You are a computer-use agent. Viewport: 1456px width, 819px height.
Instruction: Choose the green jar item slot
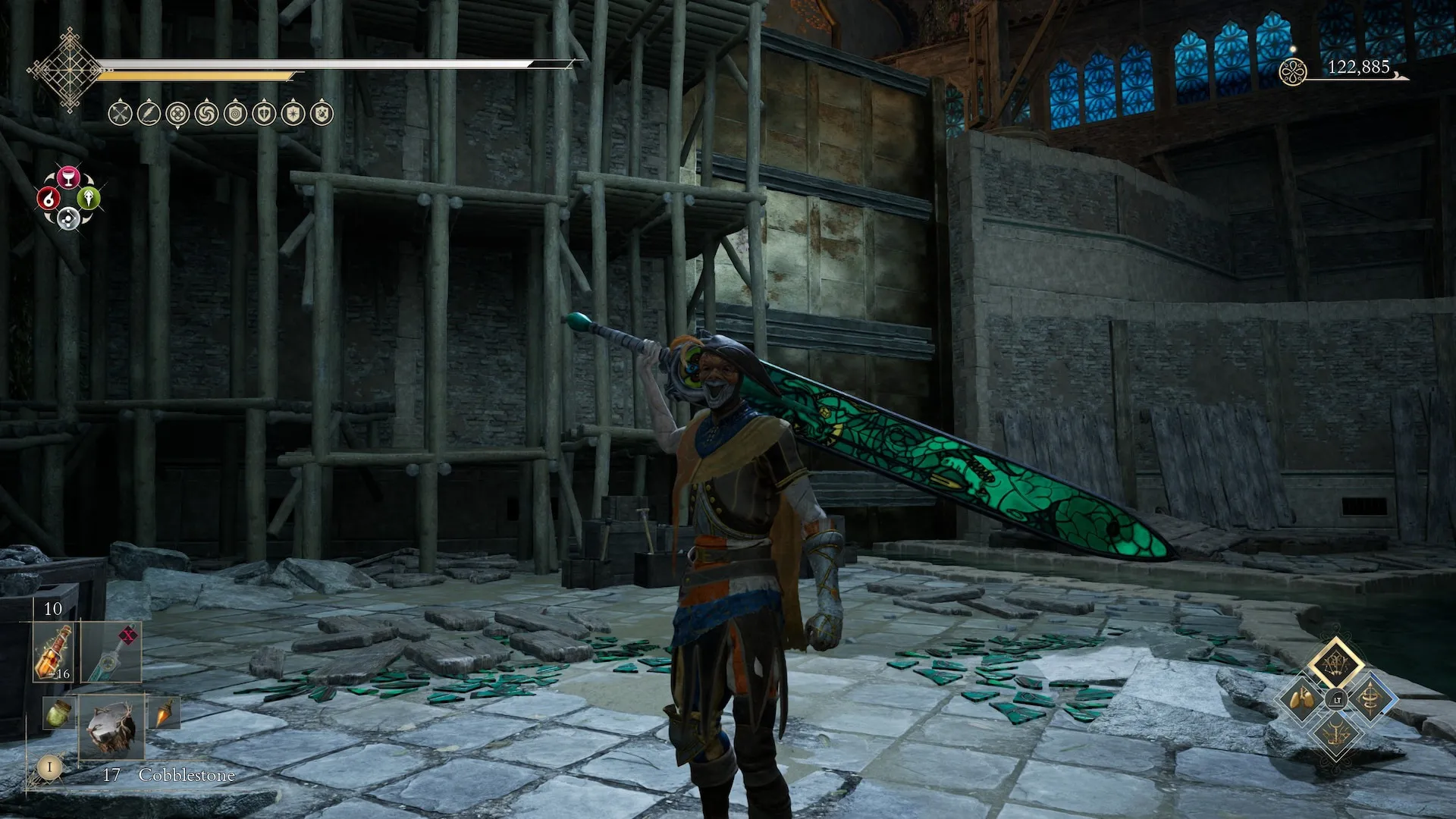click(x=58, y=714)
